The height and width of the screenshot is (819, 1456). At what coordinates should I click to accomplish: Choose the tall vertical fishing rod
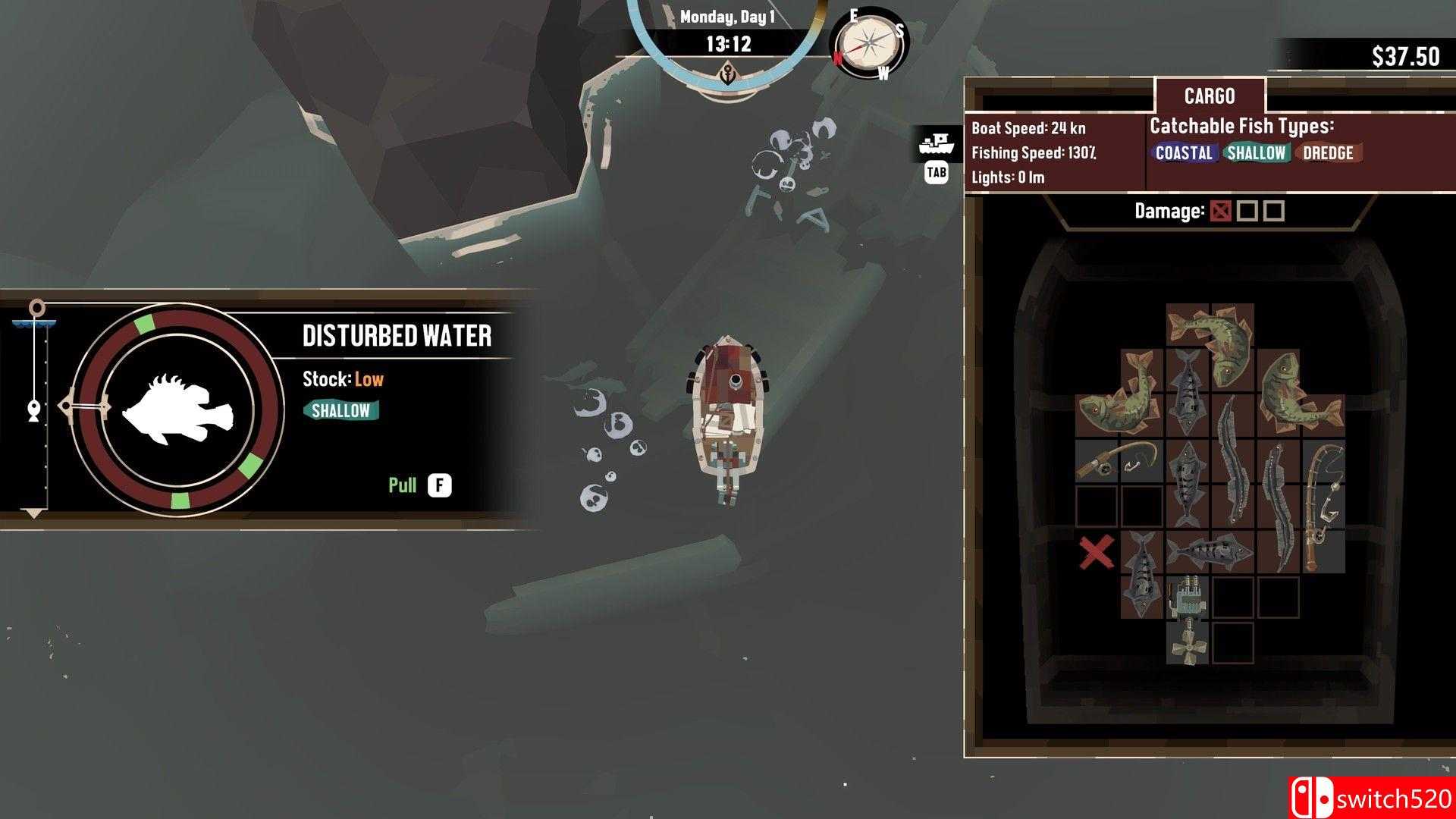(x=1323, y=504)
